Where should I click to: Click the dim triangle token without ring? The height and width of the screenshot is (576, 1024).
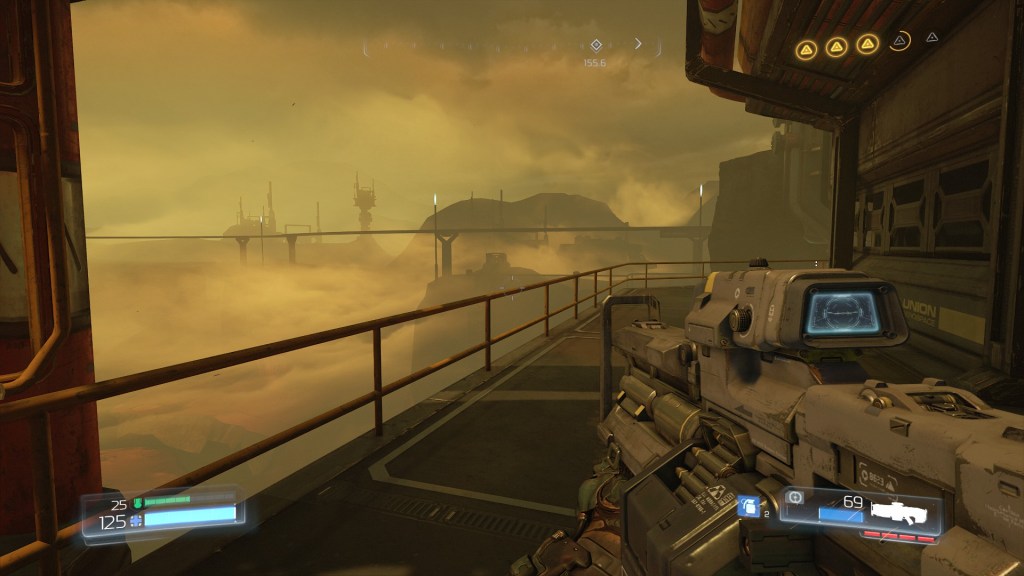[x=932, y=37]
